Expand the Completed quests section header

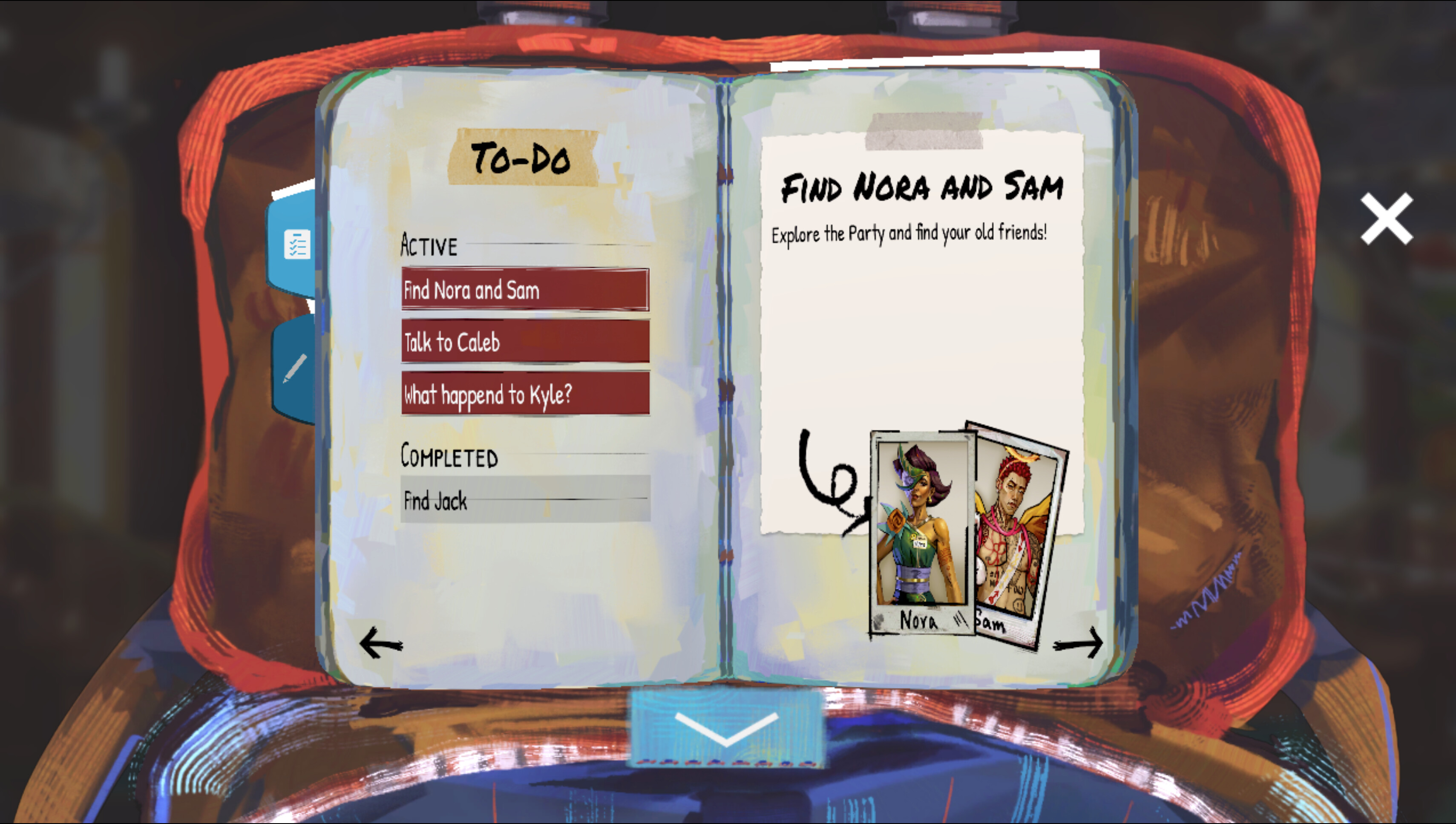pyautogui.click(x=449, y=456)
